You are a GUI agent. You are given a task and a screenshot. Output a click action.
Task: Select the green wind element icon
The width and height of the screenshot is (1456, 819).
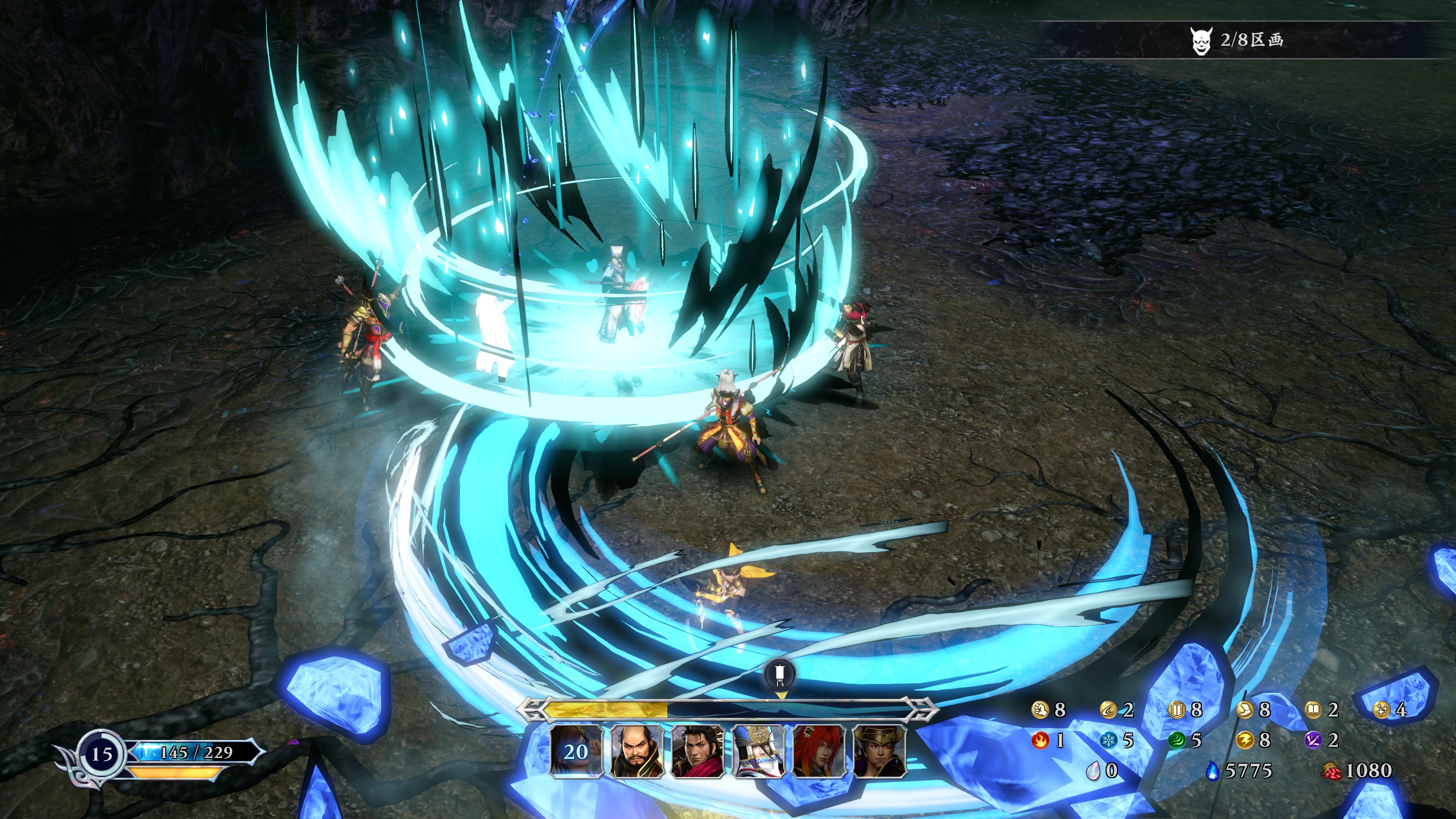[x=1176, y=740]
